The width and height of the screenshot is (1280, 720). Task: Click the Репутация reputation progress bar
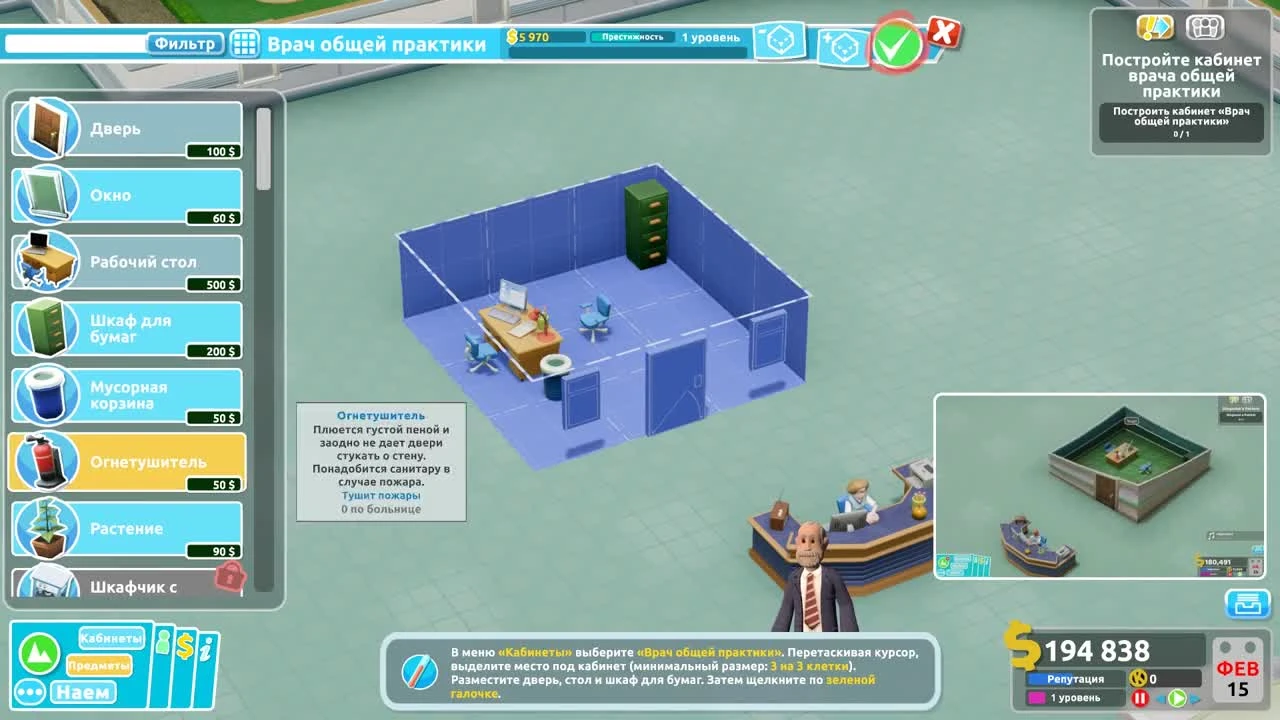tap(1075, 678)
